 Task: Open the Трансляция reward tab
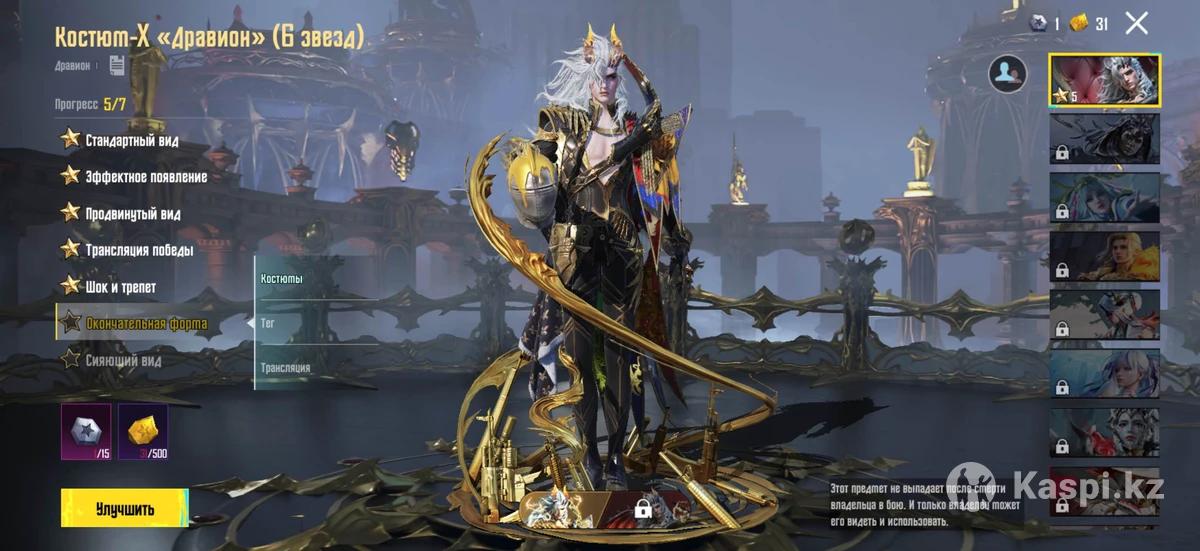(286, 368)
